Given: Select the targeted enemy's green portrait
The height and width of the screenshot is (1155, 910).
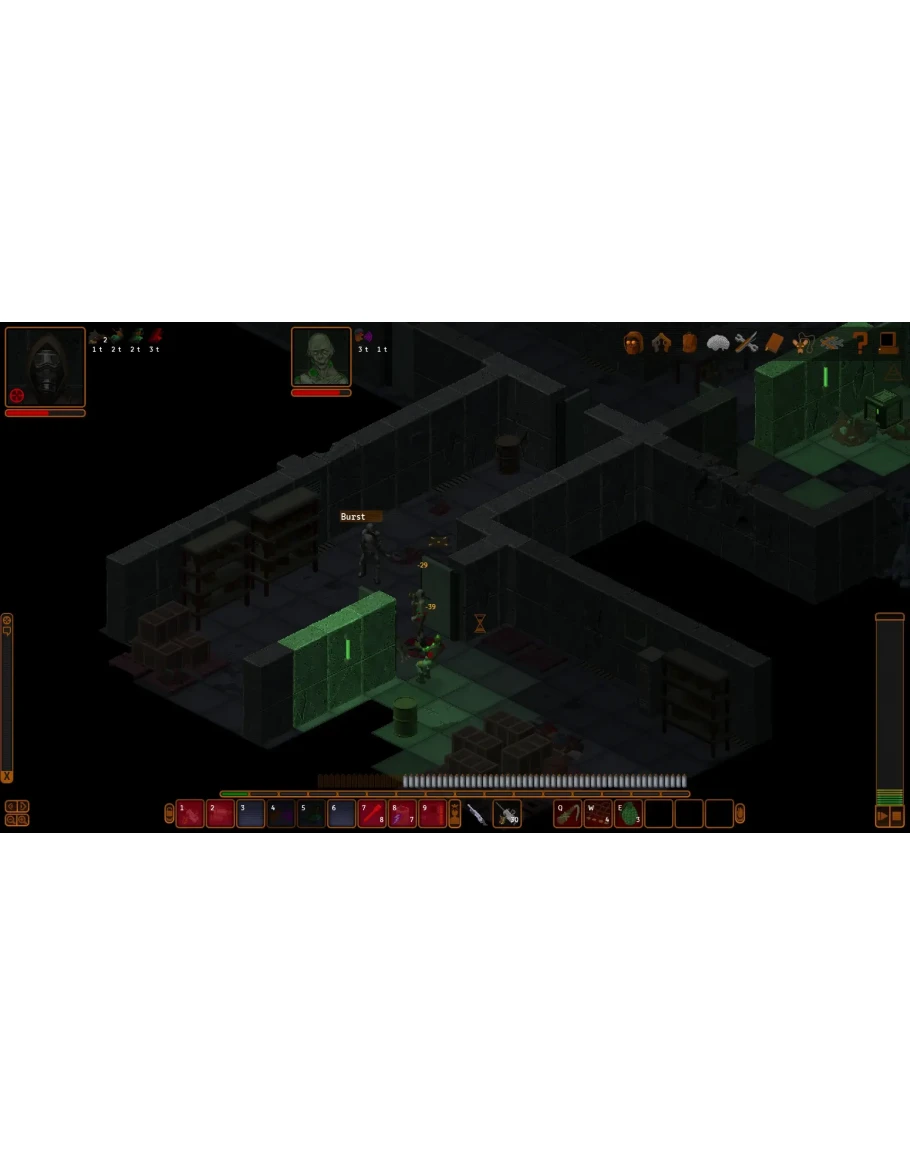Looking at the screenshot, I should pyautogui.click(x=321, y=356).
